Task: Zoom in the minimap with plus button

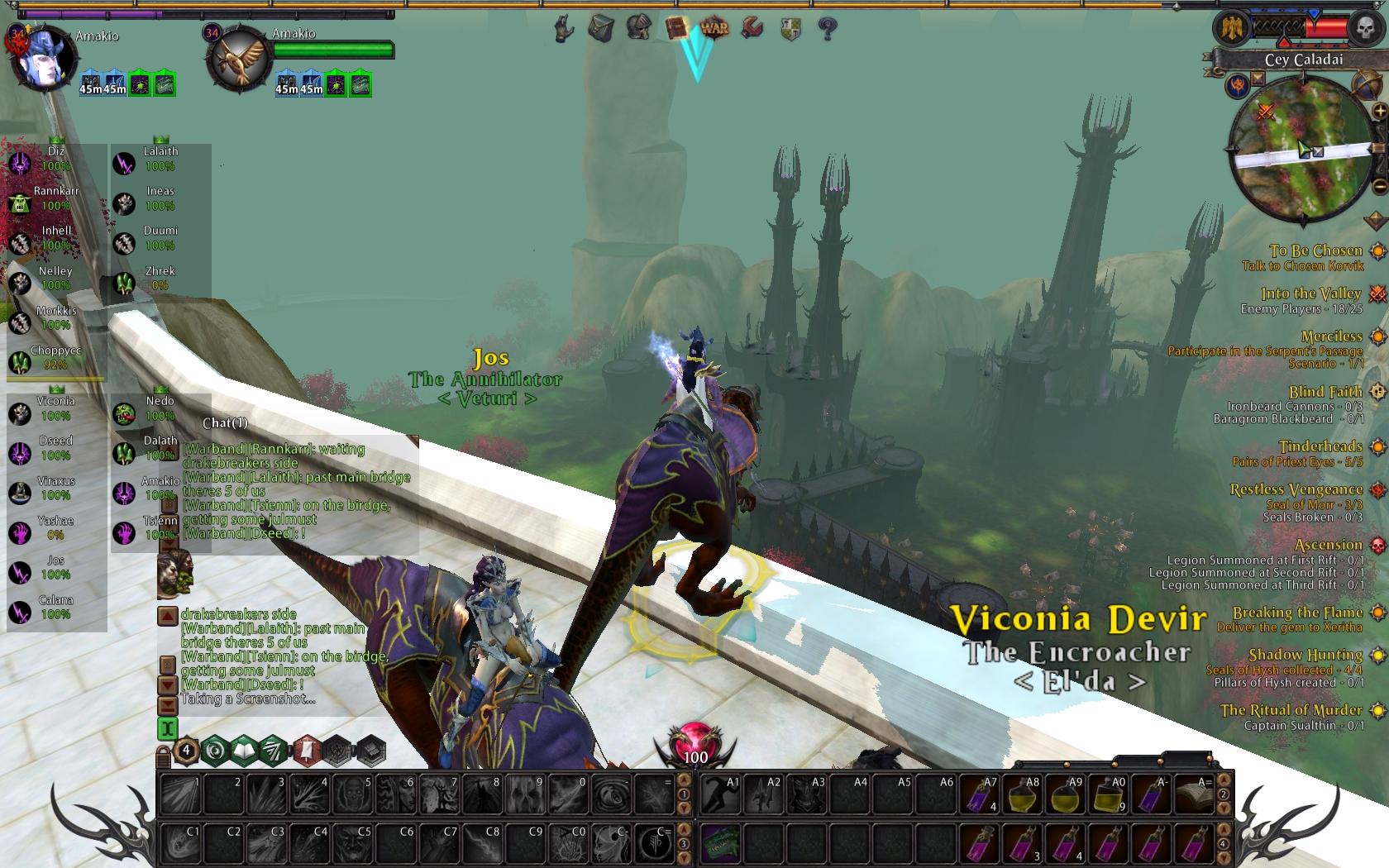Action: [1379, 111]
